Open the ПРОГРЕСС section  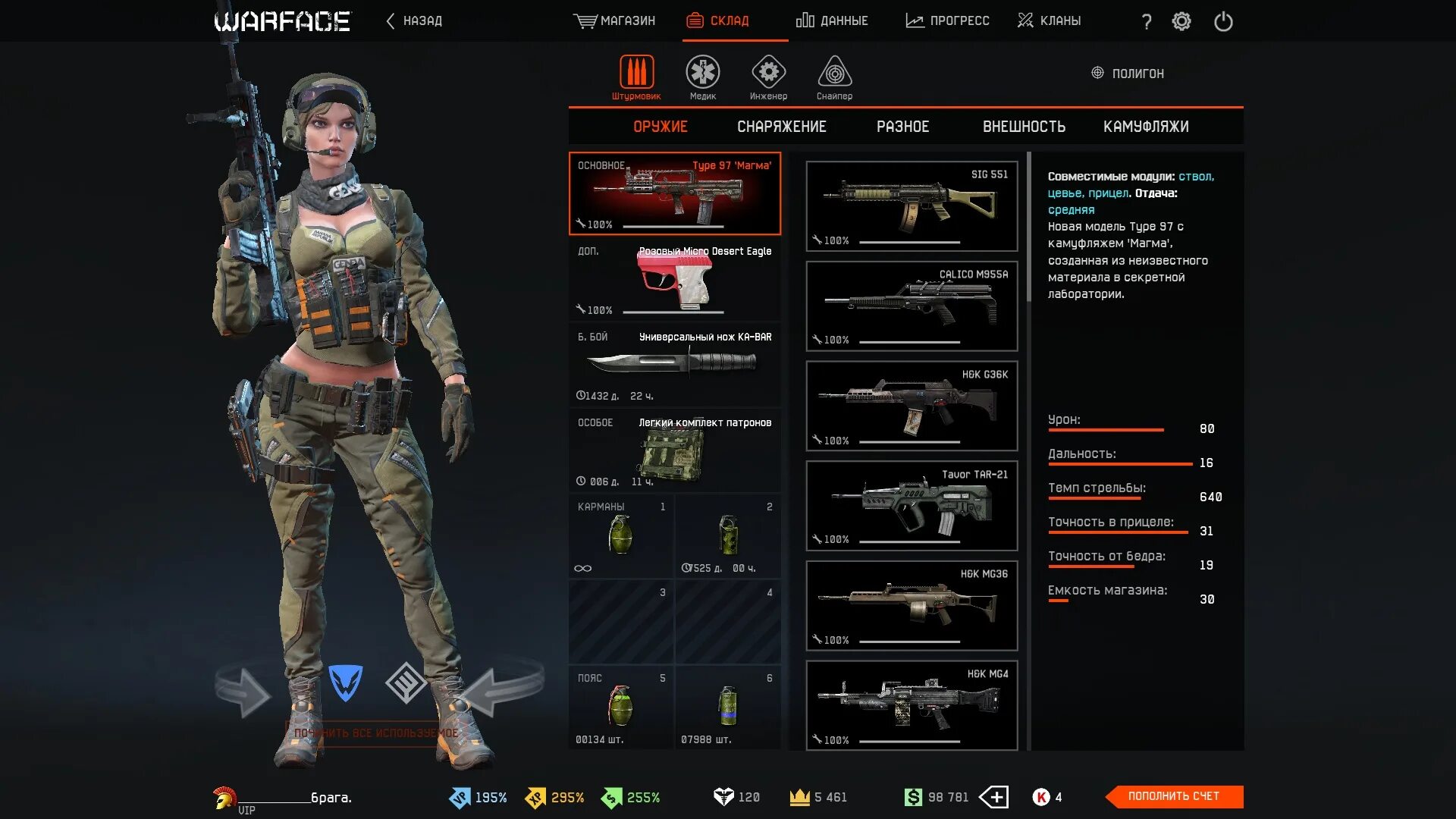[947, 21]
